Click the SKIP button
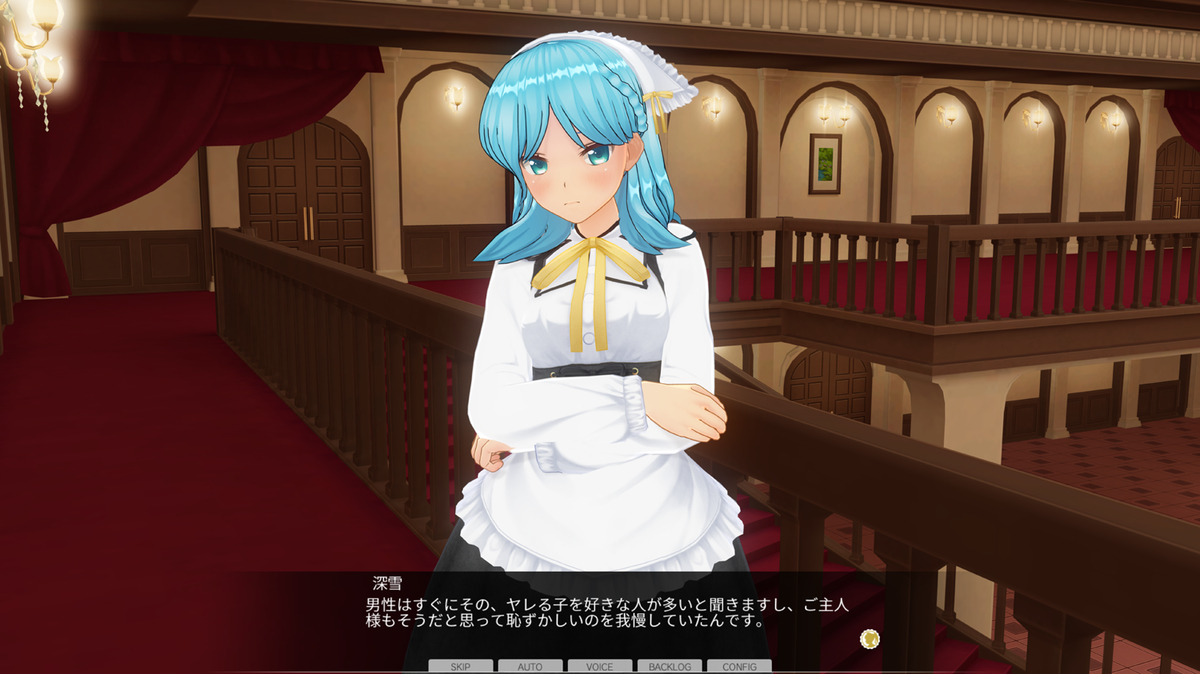The image size is (1200, 674). point(460,666)
